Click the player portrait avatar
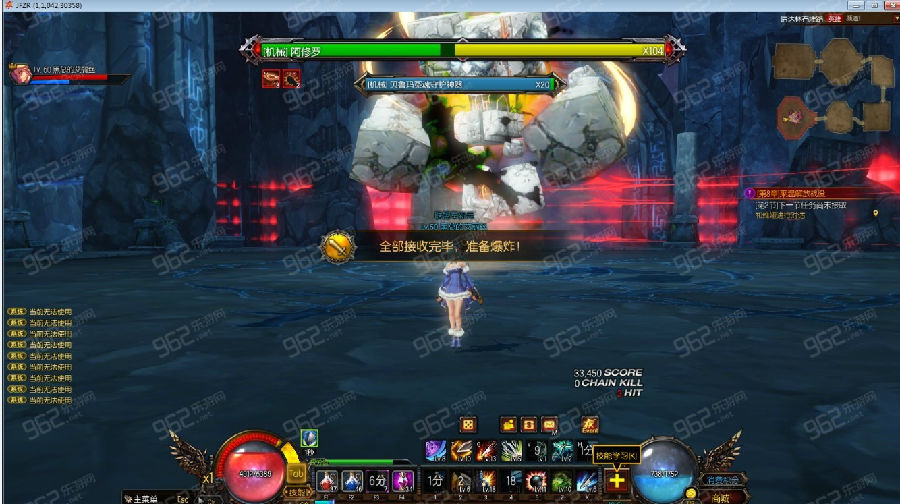The width and height of the screenshot is (900, 504). tap(18, 71)
